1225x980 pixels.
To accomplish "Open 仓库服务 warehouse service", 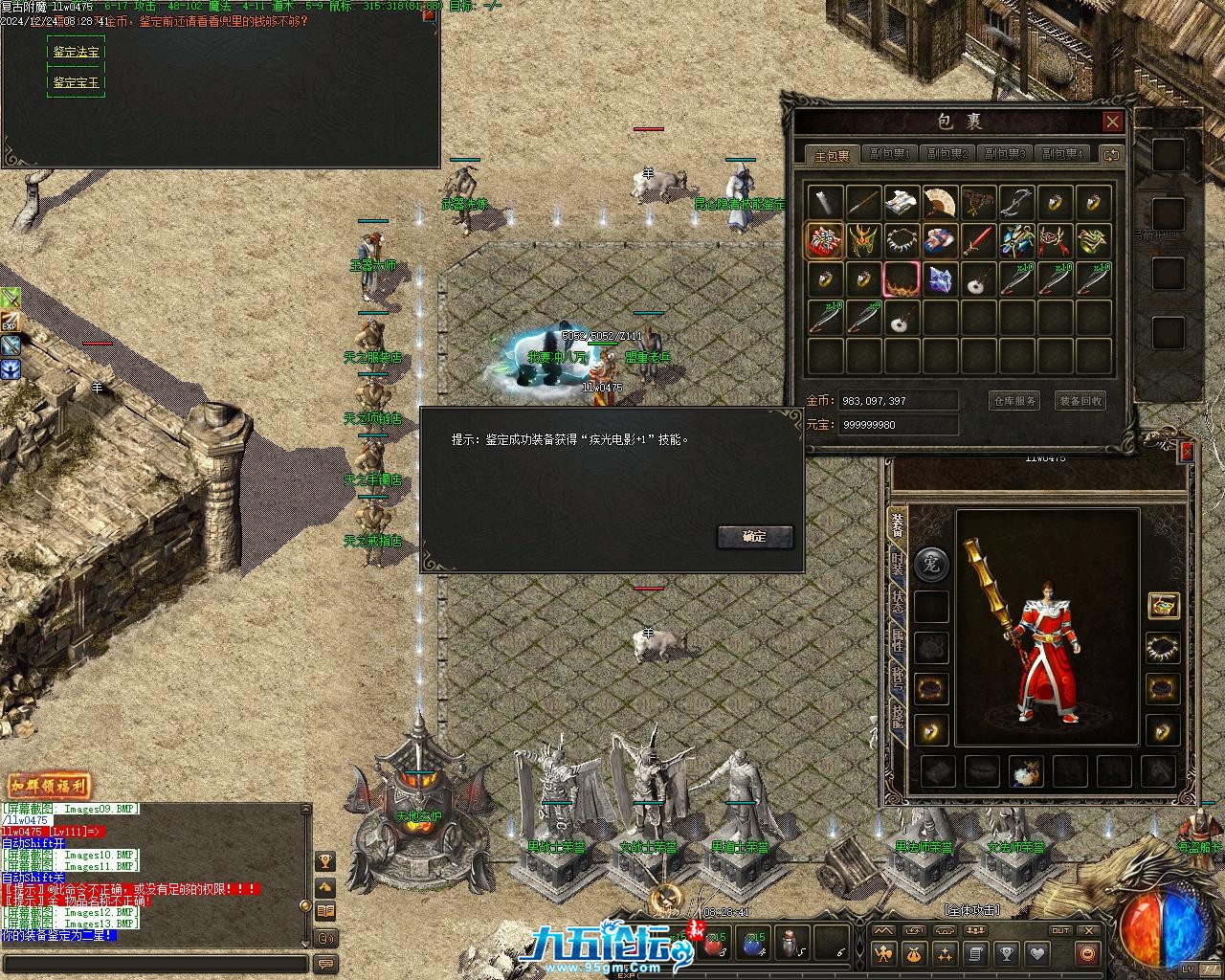I will [1013, 401].
